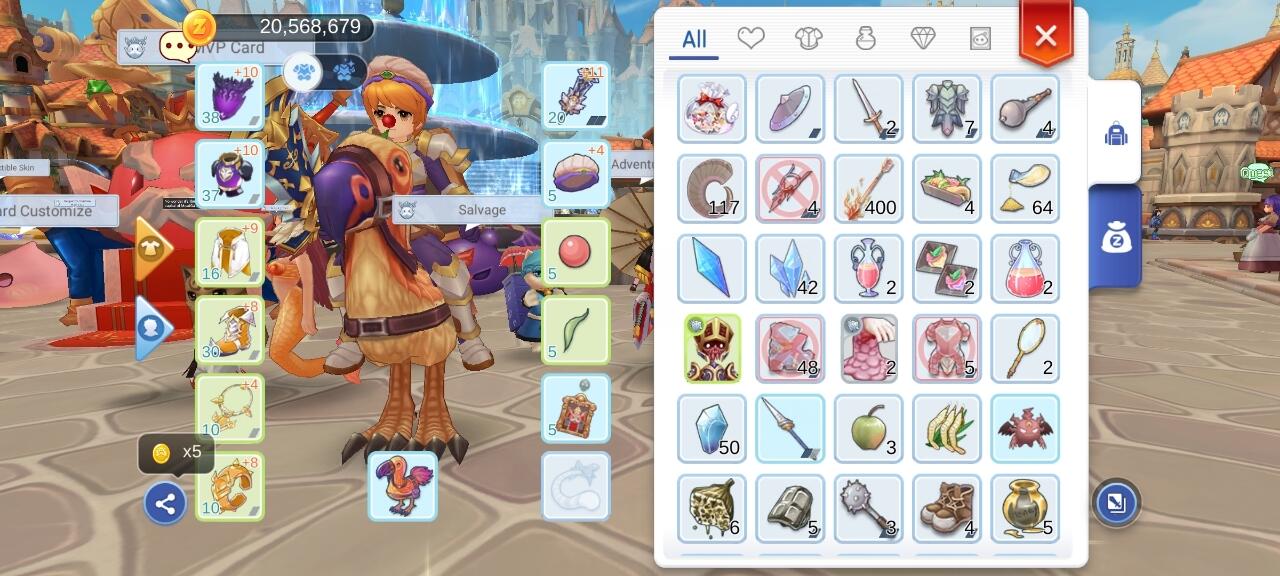The image size is (1280, 576).
Task: Close the inventory panel
Action: pyautogui.click(x=1045, y=37)
